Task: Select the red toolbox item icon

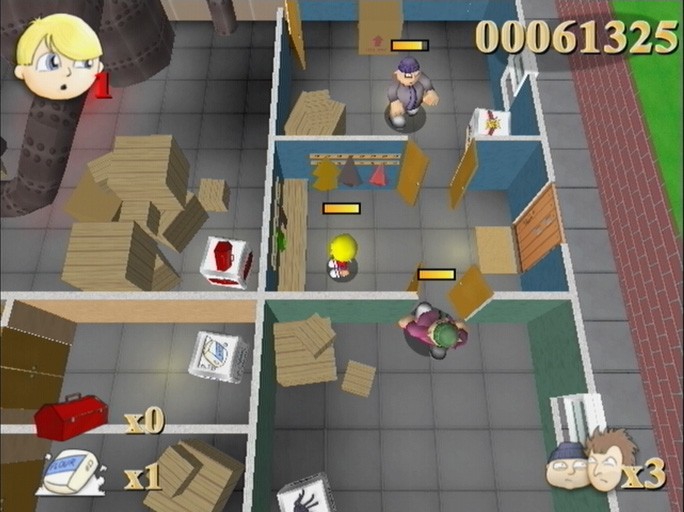Action: (x=70, y=416)
